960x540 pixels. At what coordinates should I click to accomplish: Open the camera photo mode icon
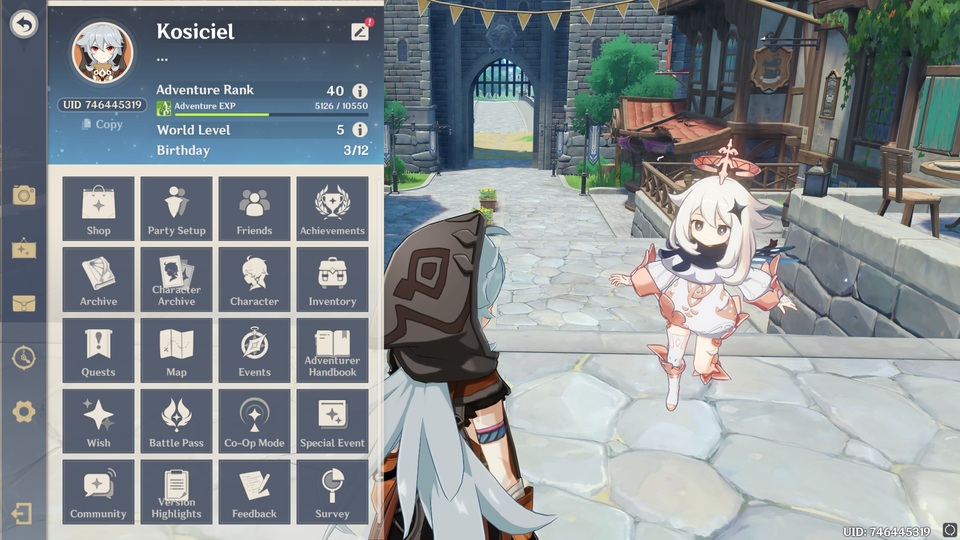[23, 195]
